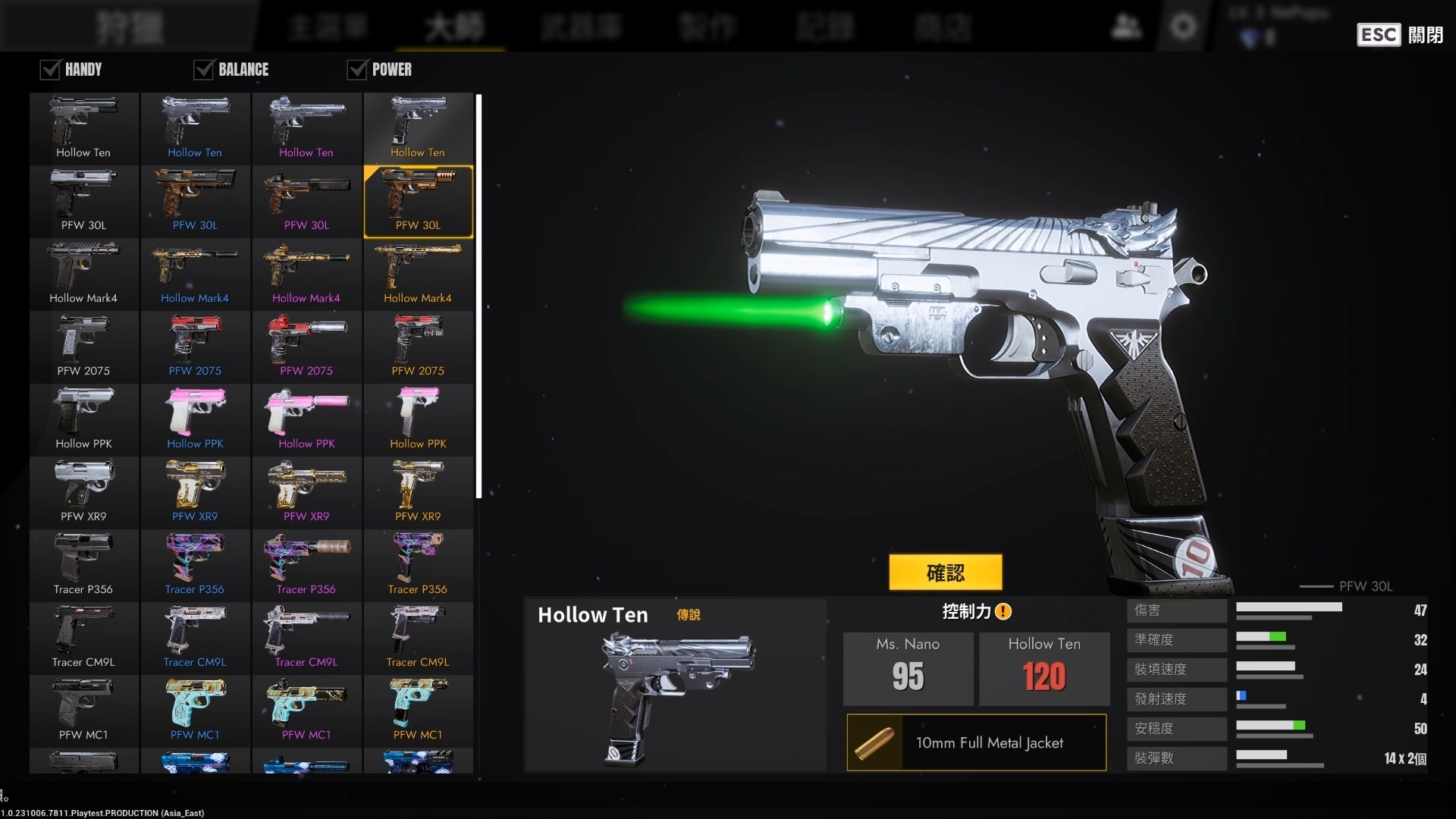Open settings via the gear icon
The width and height of the screenshot is (1456, 819).
[x=1183, y=27]
